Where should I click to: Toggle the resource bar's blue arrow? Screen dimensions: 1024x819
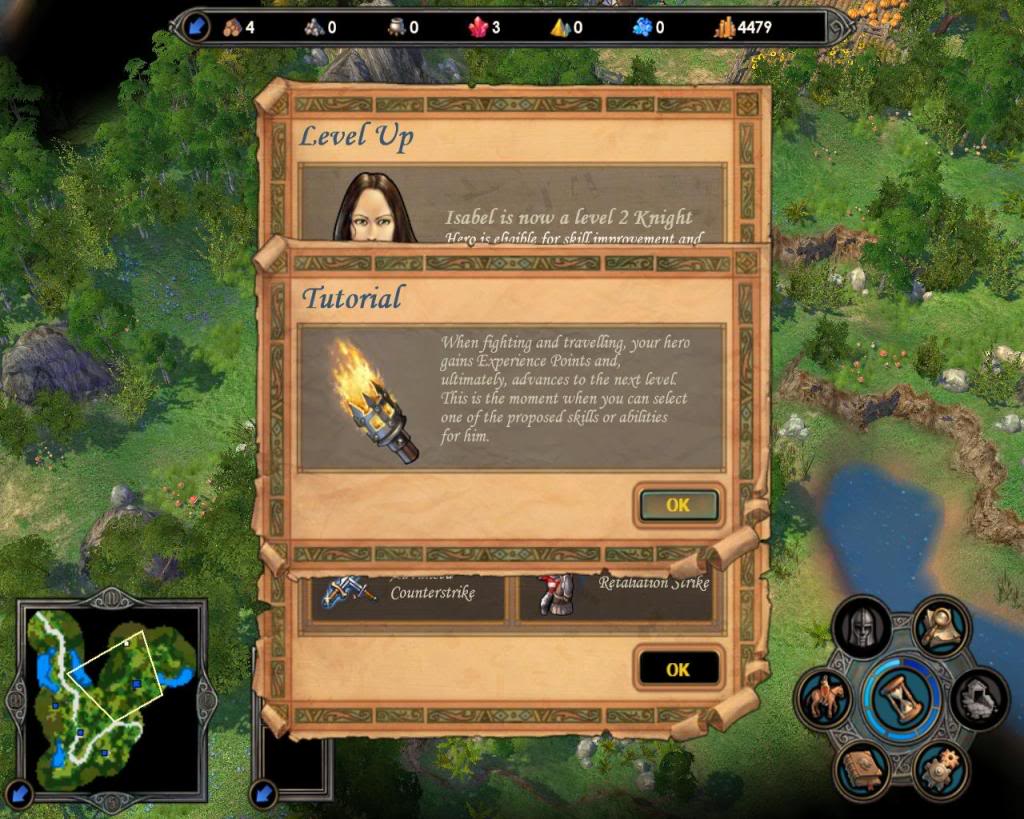click(195, 27)
